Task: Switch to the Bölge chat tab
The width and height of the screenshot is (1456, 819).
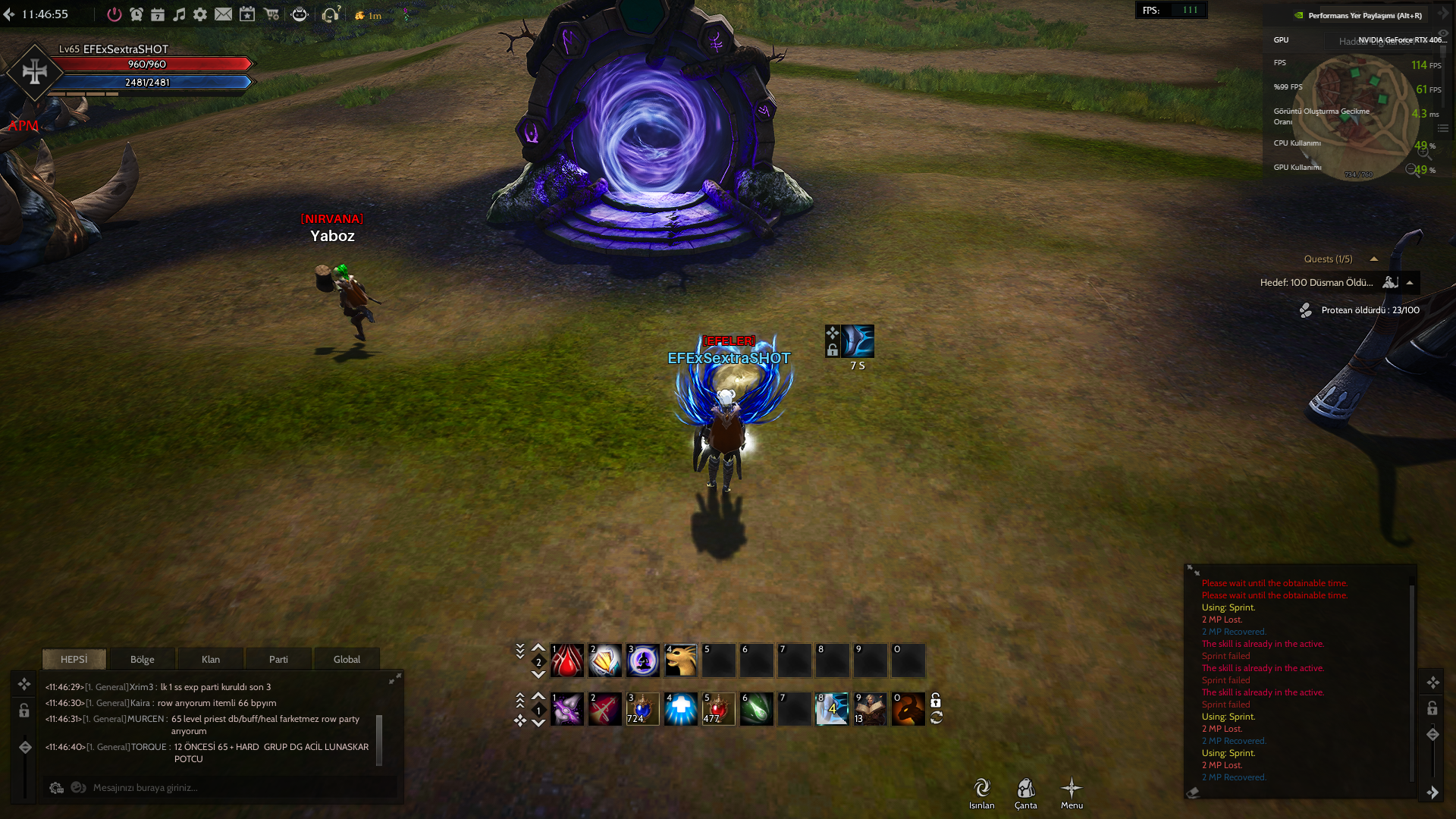Action: [142, 659]
